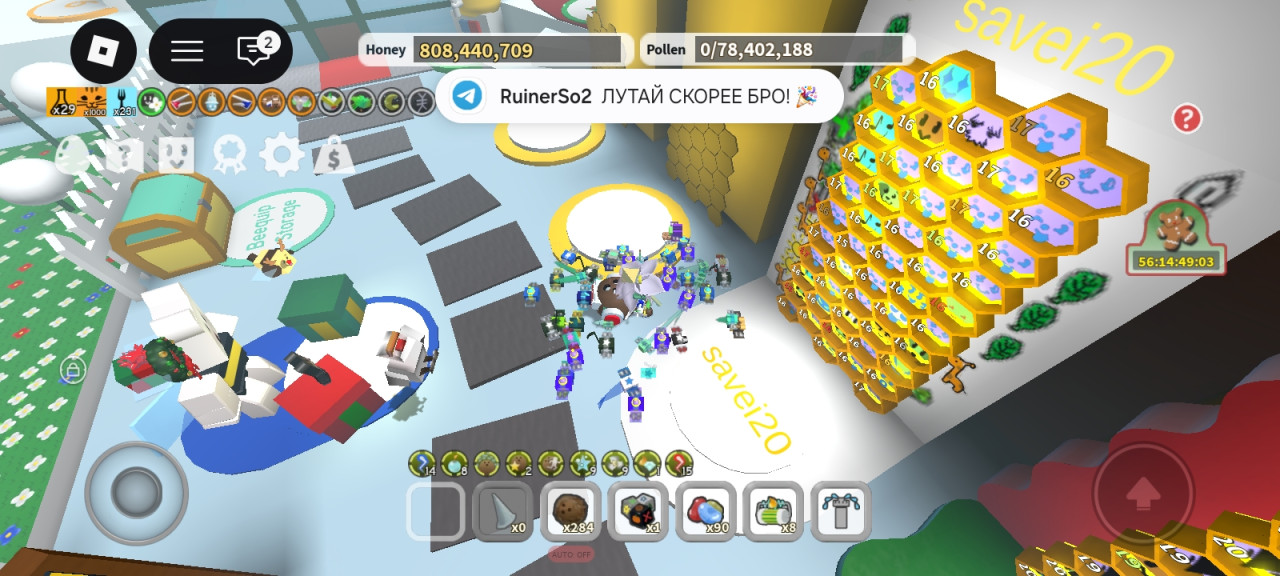Open the egg inventory menu
Screen dimensions: 1280x576
73,155
